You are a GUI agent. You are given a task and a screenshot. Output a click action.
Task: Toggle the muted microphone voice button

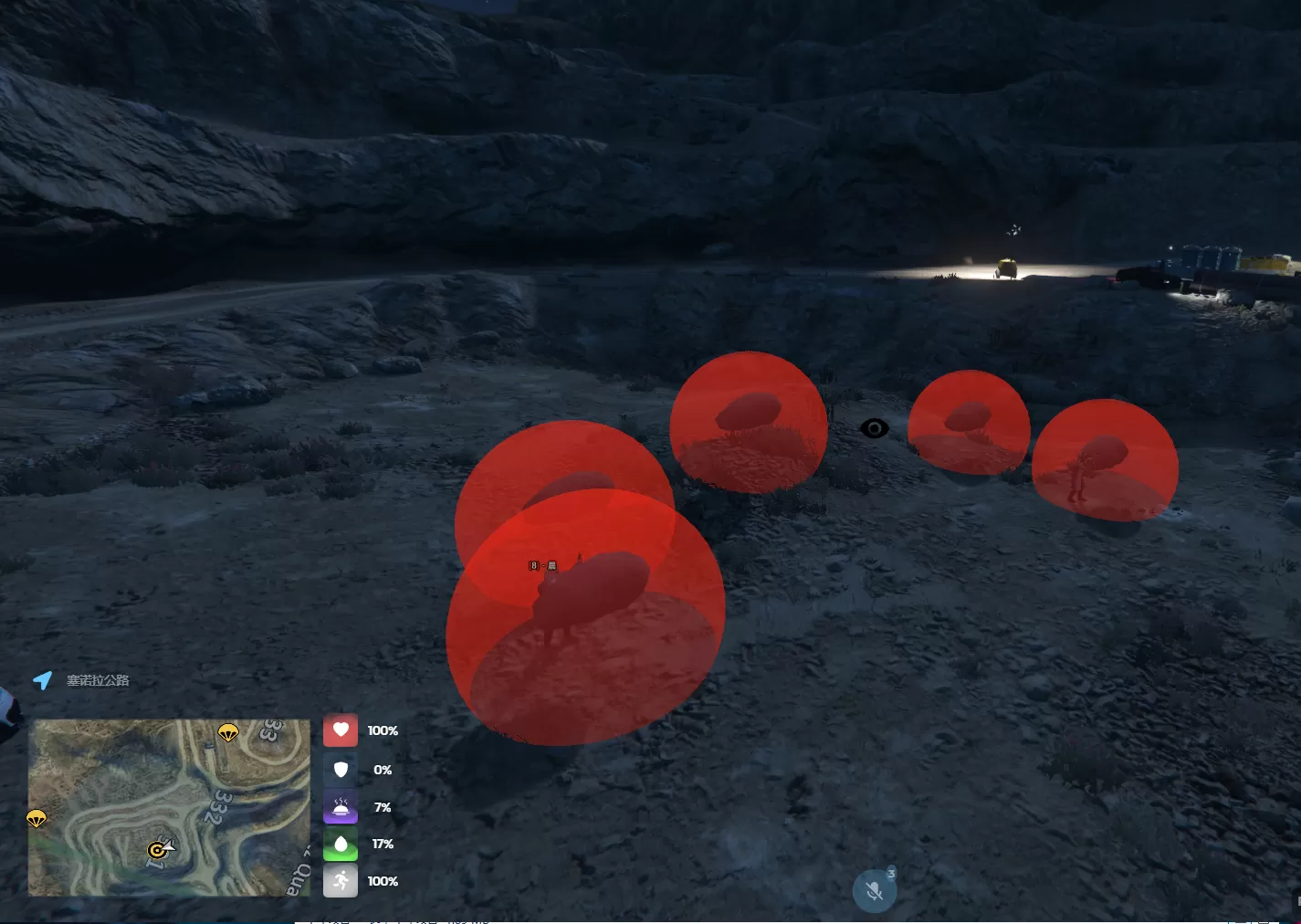[874, 891]
